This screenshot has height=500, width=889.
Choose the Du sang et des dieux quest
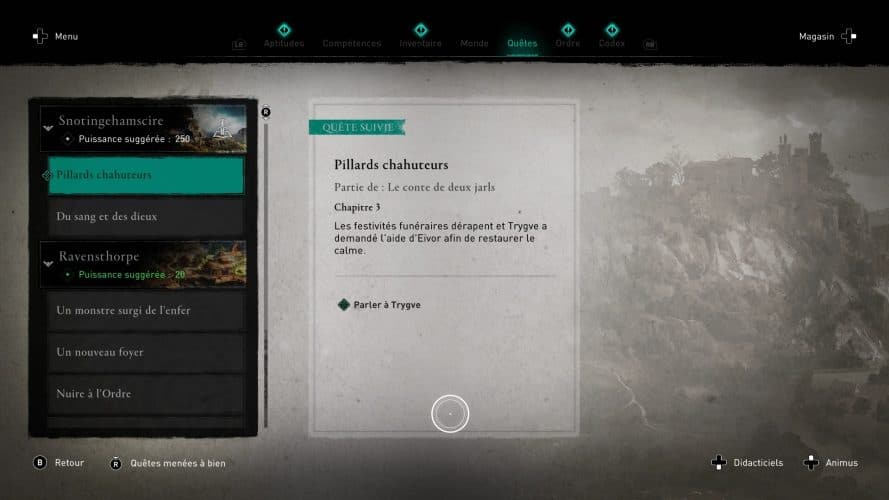pos(145,216)
